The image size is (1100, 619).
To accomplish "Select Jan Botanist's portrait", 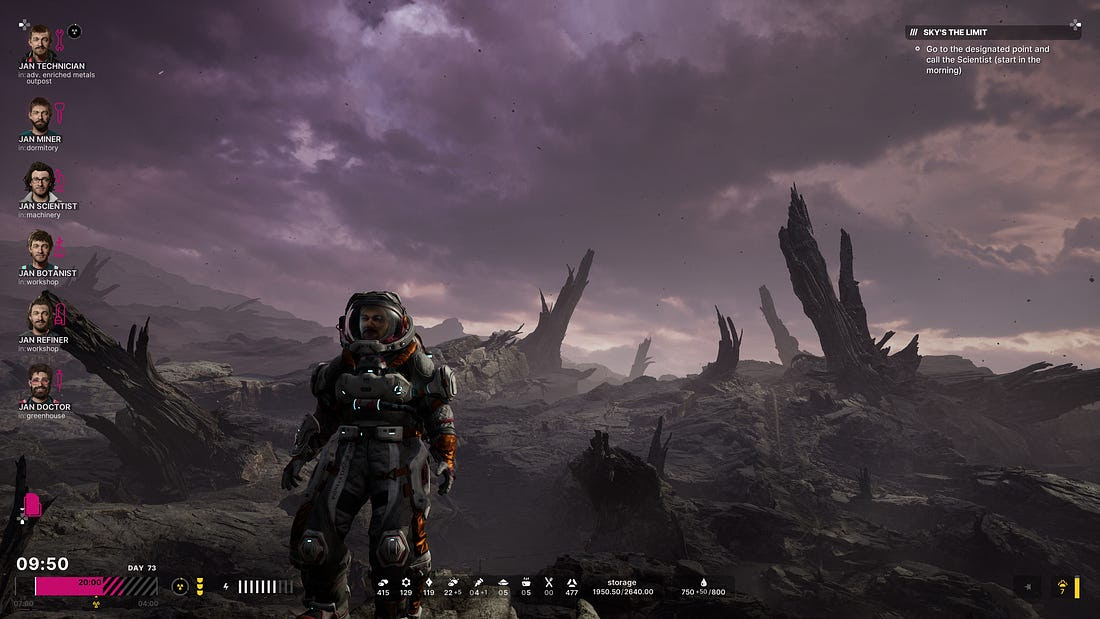I will [39, 248].
